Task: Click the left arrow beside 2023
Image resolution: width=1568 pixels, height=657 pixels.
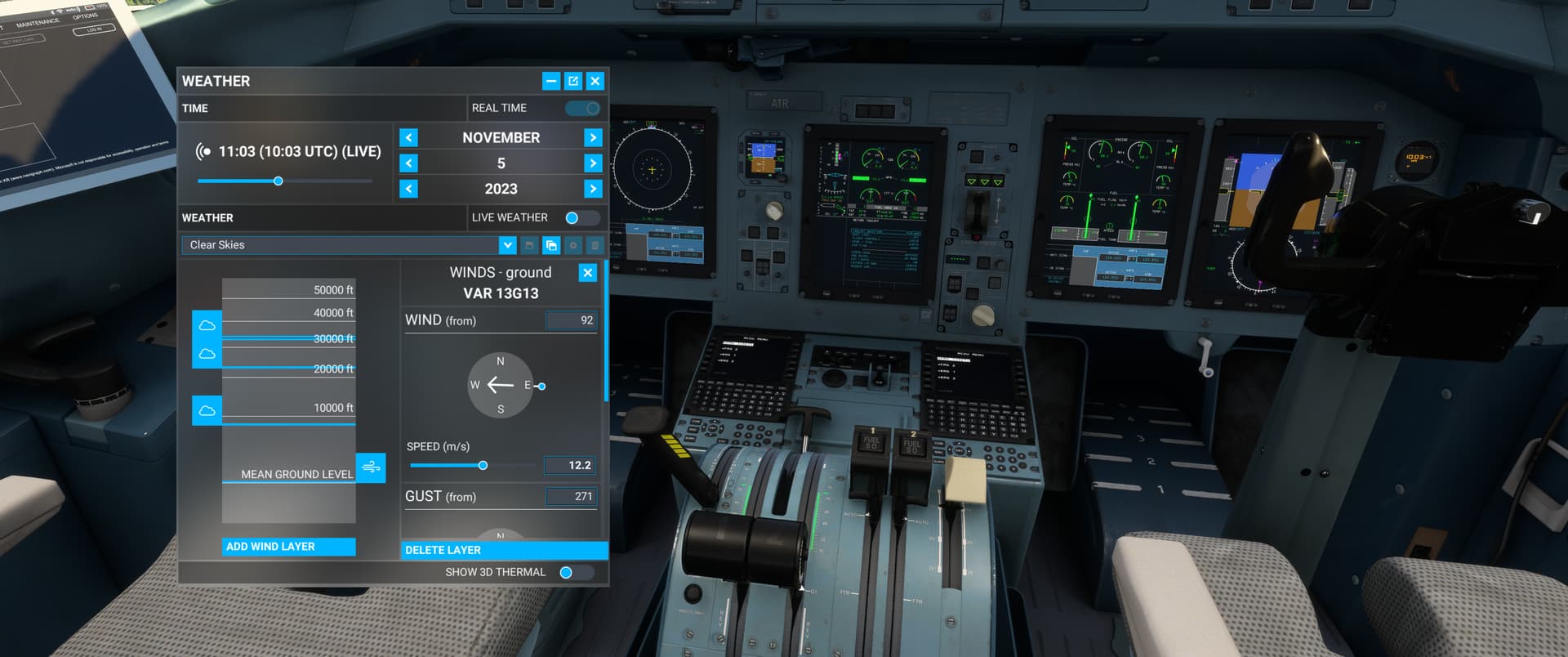Action: pos(408,188)
